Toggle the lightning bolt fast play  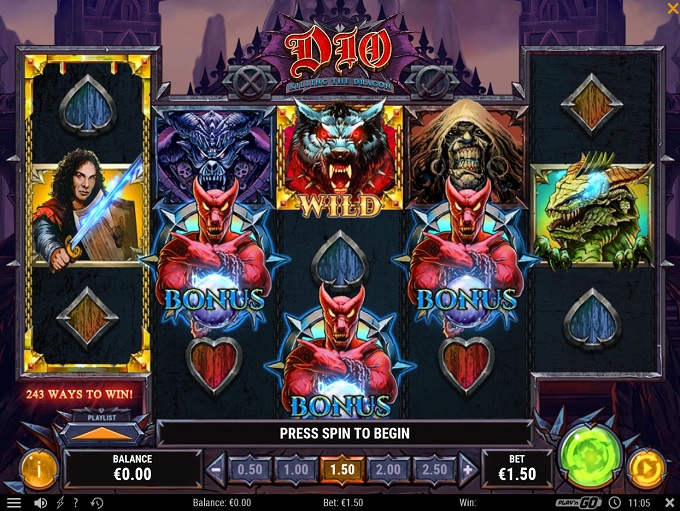point(59,503)
